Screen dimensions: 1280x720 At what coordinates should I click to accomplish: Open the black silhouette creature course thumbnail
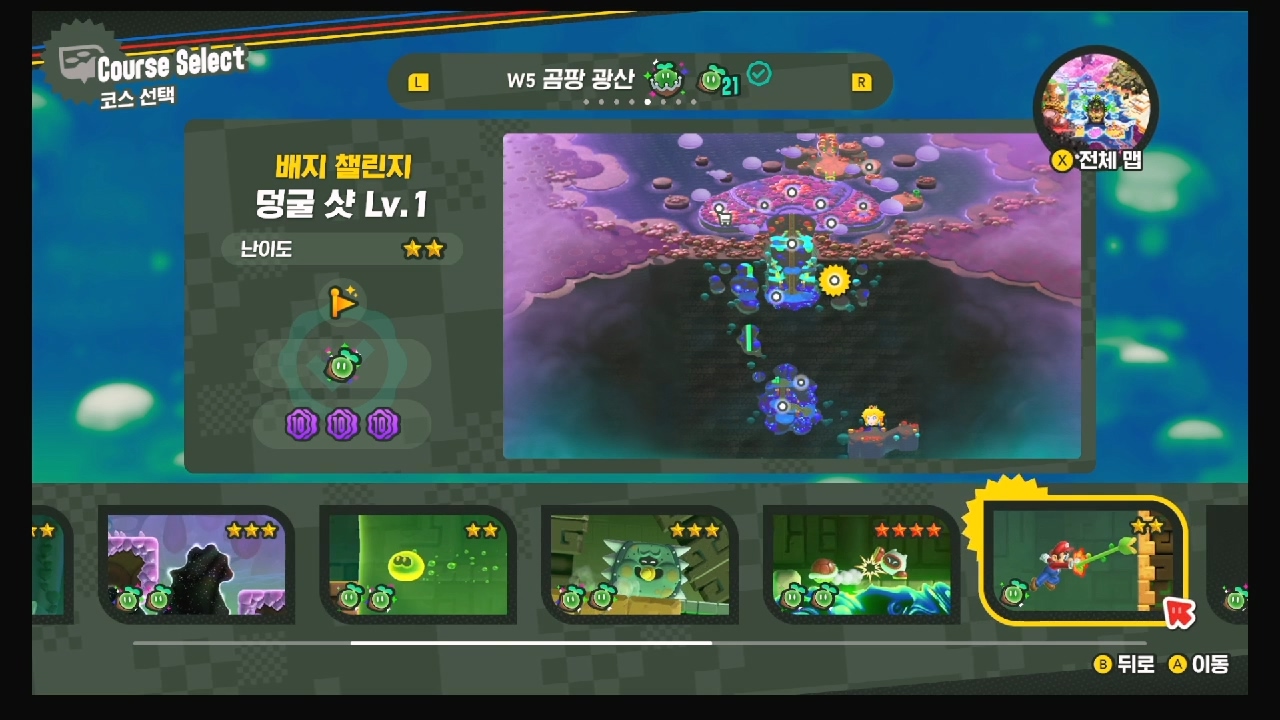click(x=196, y=564)
